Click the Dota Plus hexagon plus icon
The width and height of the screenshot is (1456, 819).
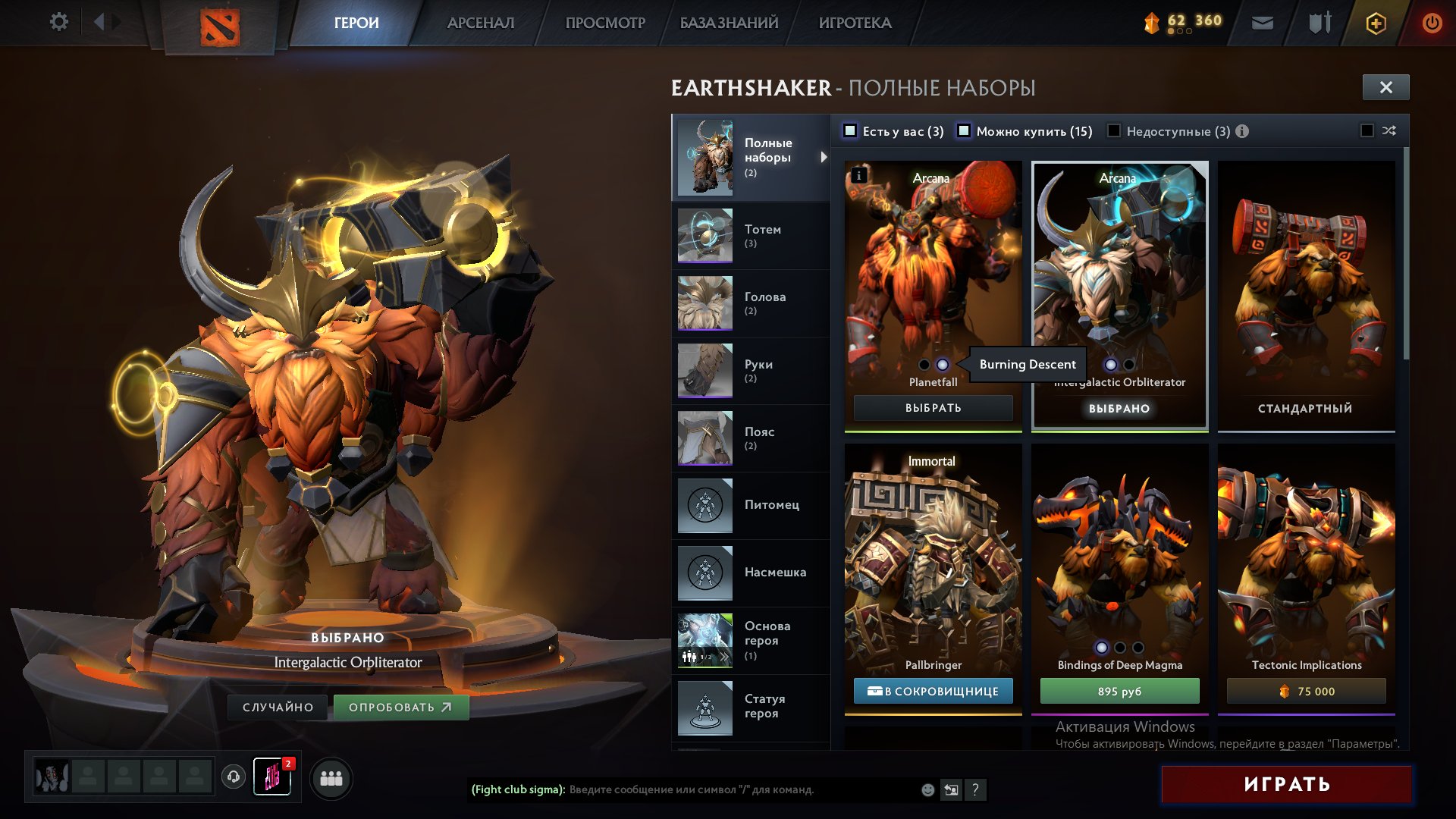coord(1376,22)
